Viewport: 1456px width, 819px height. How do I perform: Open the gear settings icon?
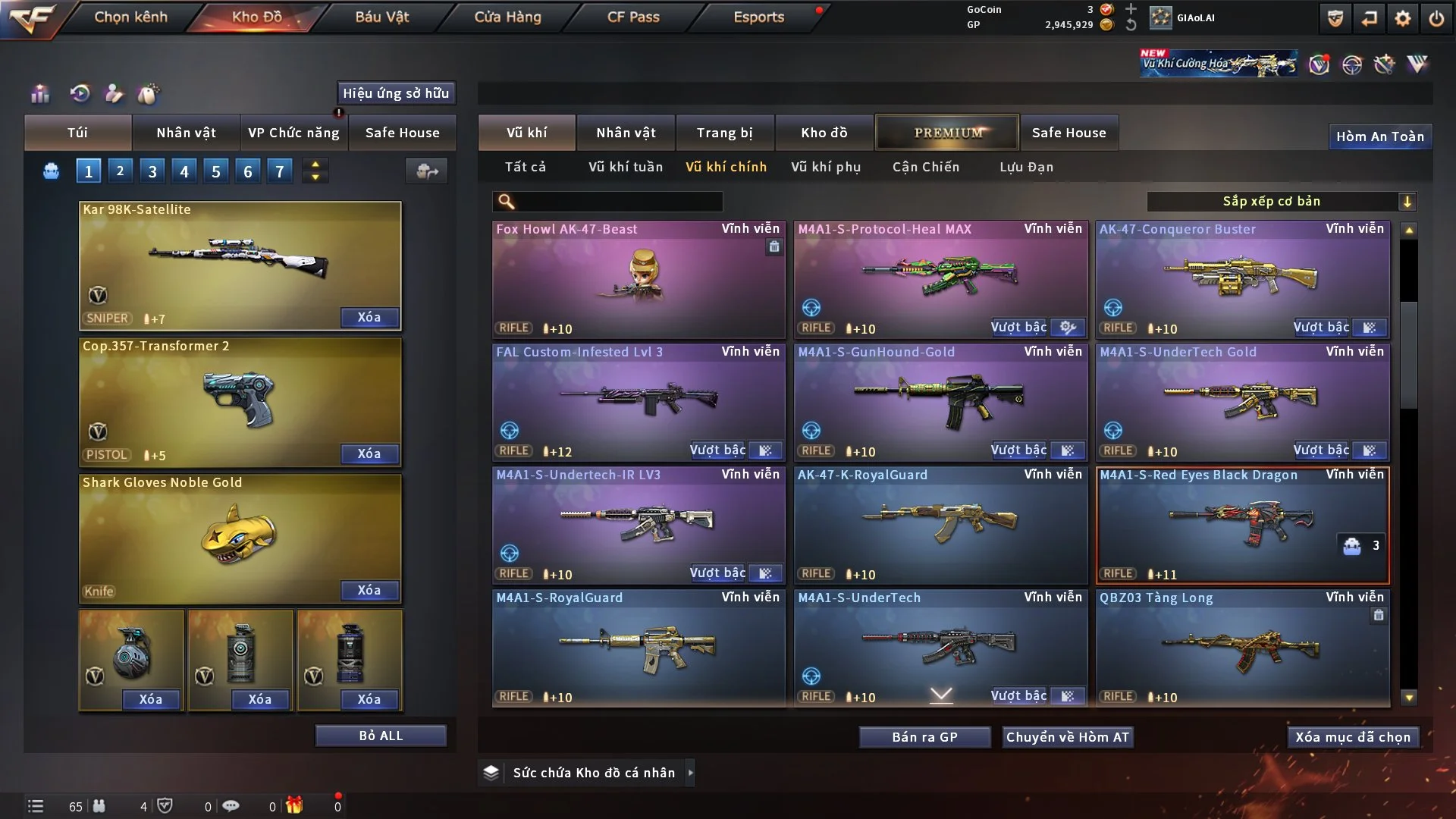coord(1403,18)
